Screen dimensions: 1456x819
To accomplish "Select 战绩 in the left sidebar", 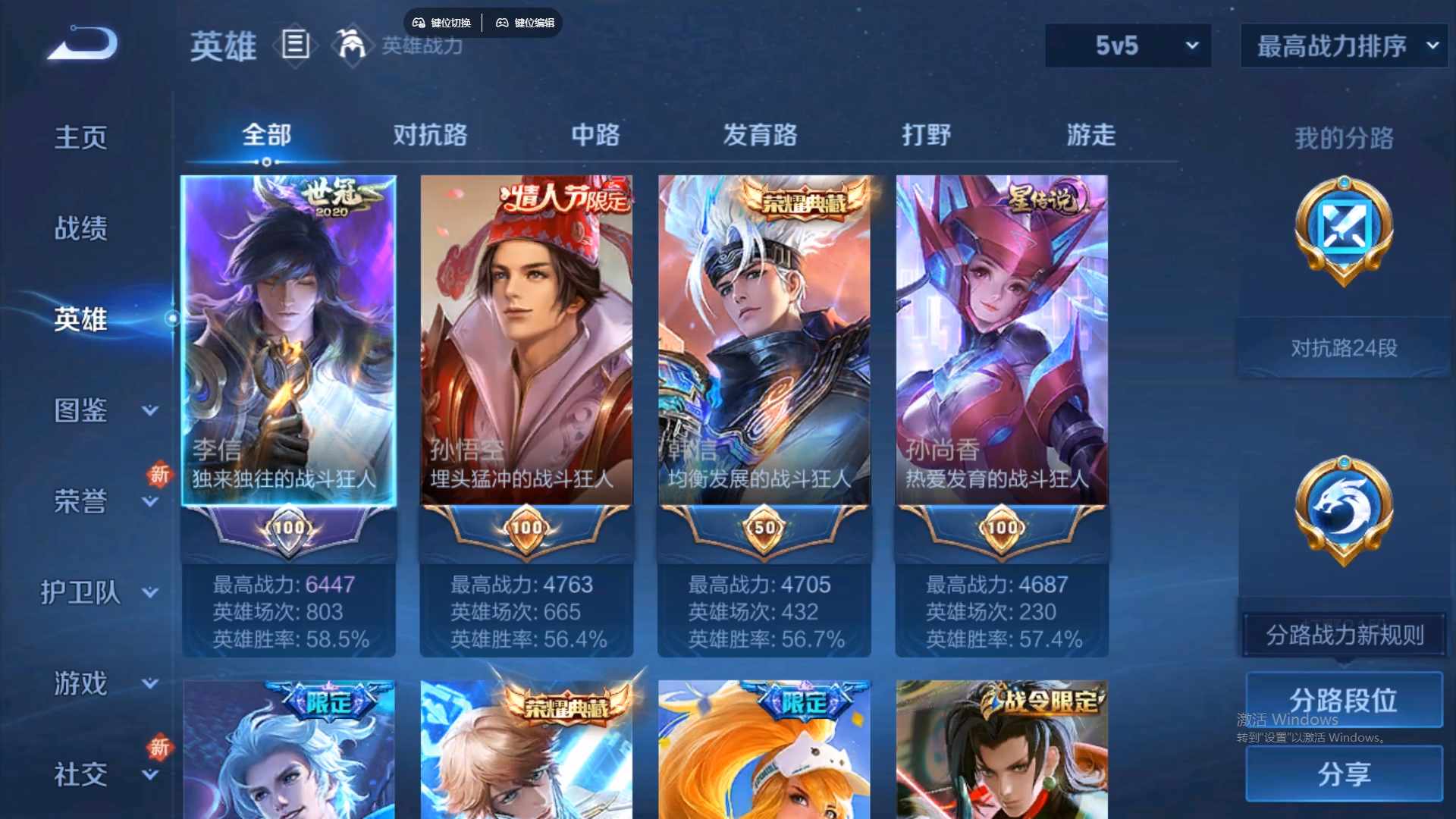I will coord(79,226).
